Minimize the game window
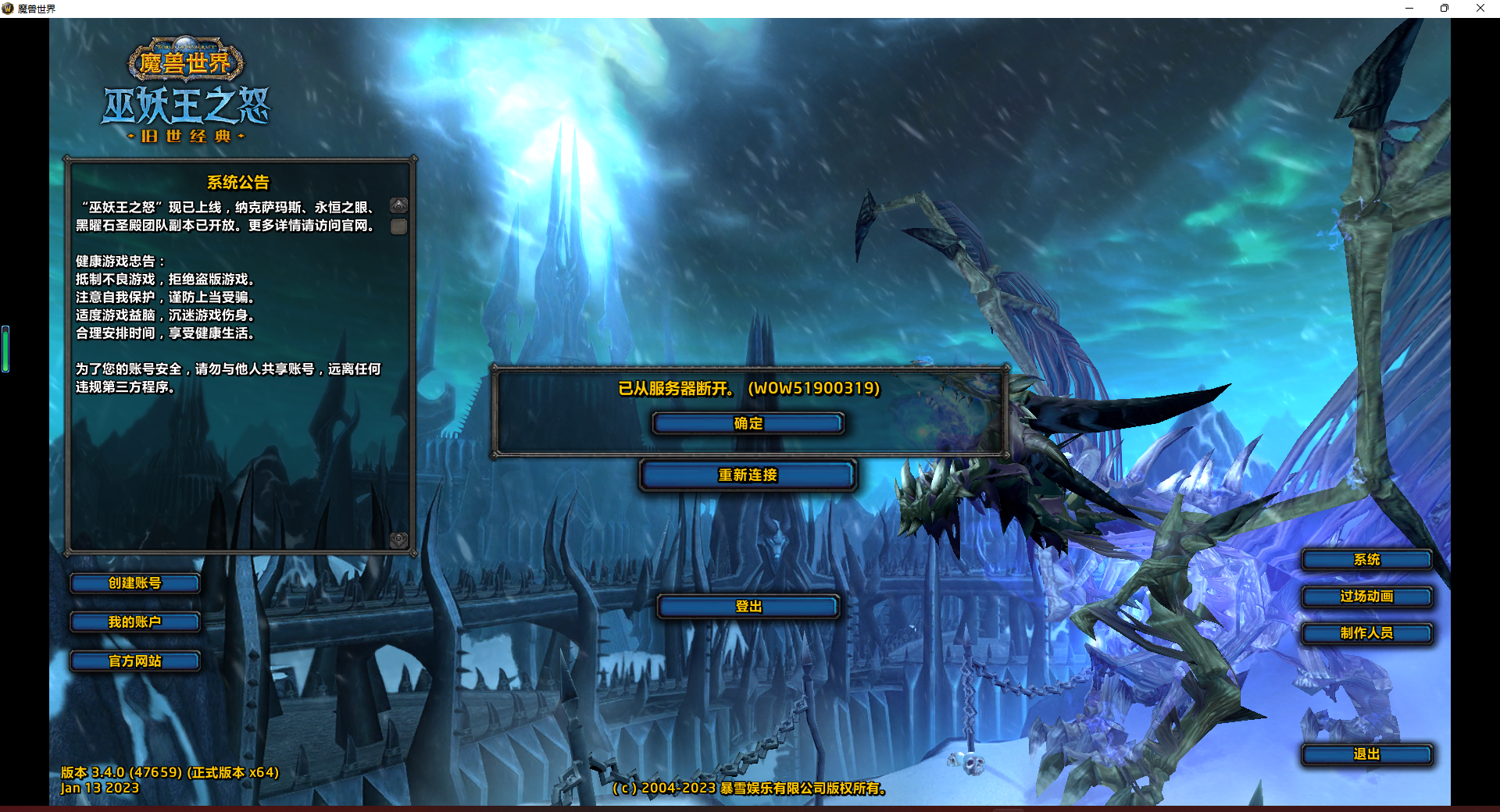This screenshot has height=812, width=1500. click(1409, 9)
